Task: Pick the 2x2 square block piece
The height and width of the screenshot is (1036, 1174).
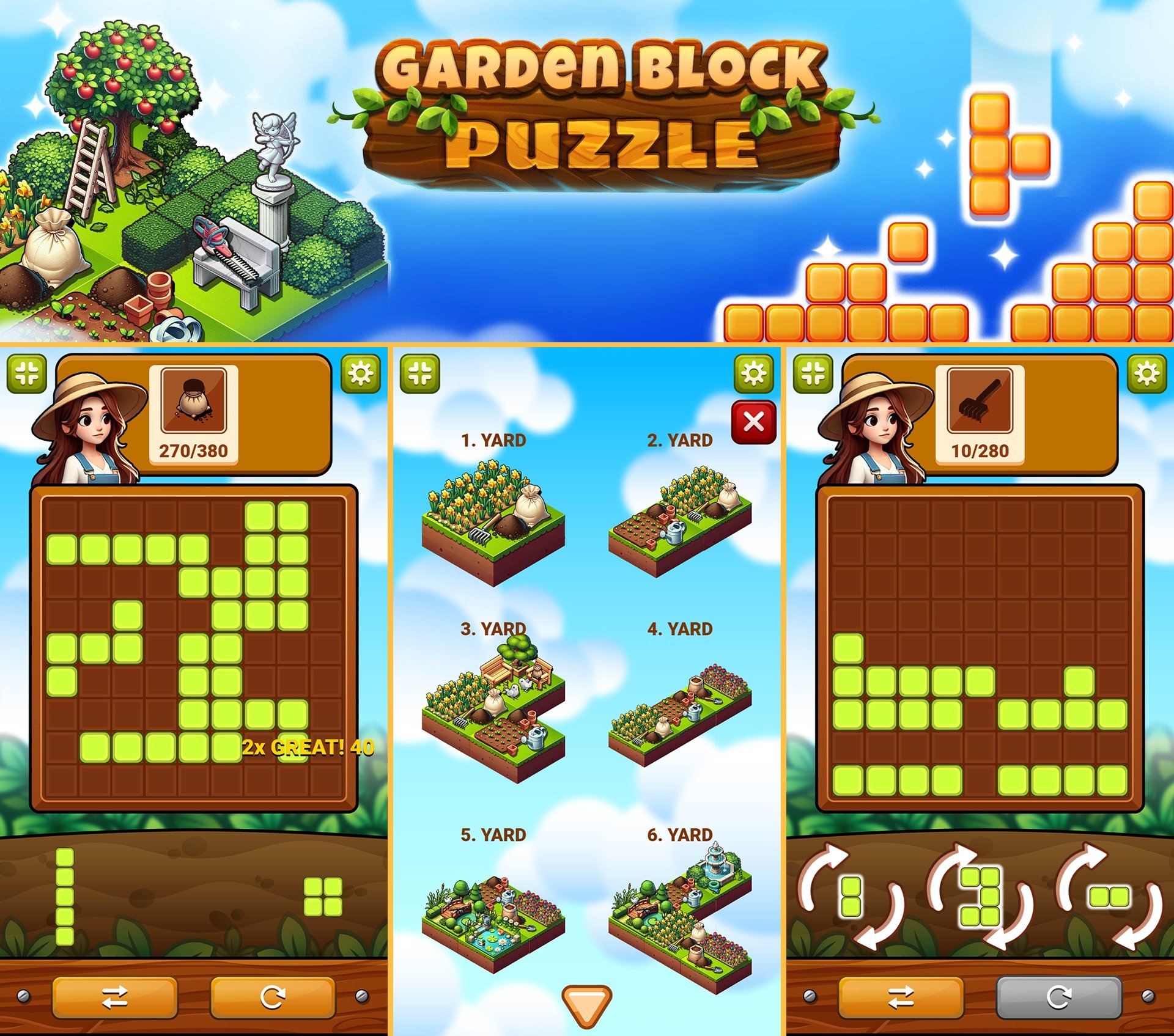Action: tap(323, 897)
